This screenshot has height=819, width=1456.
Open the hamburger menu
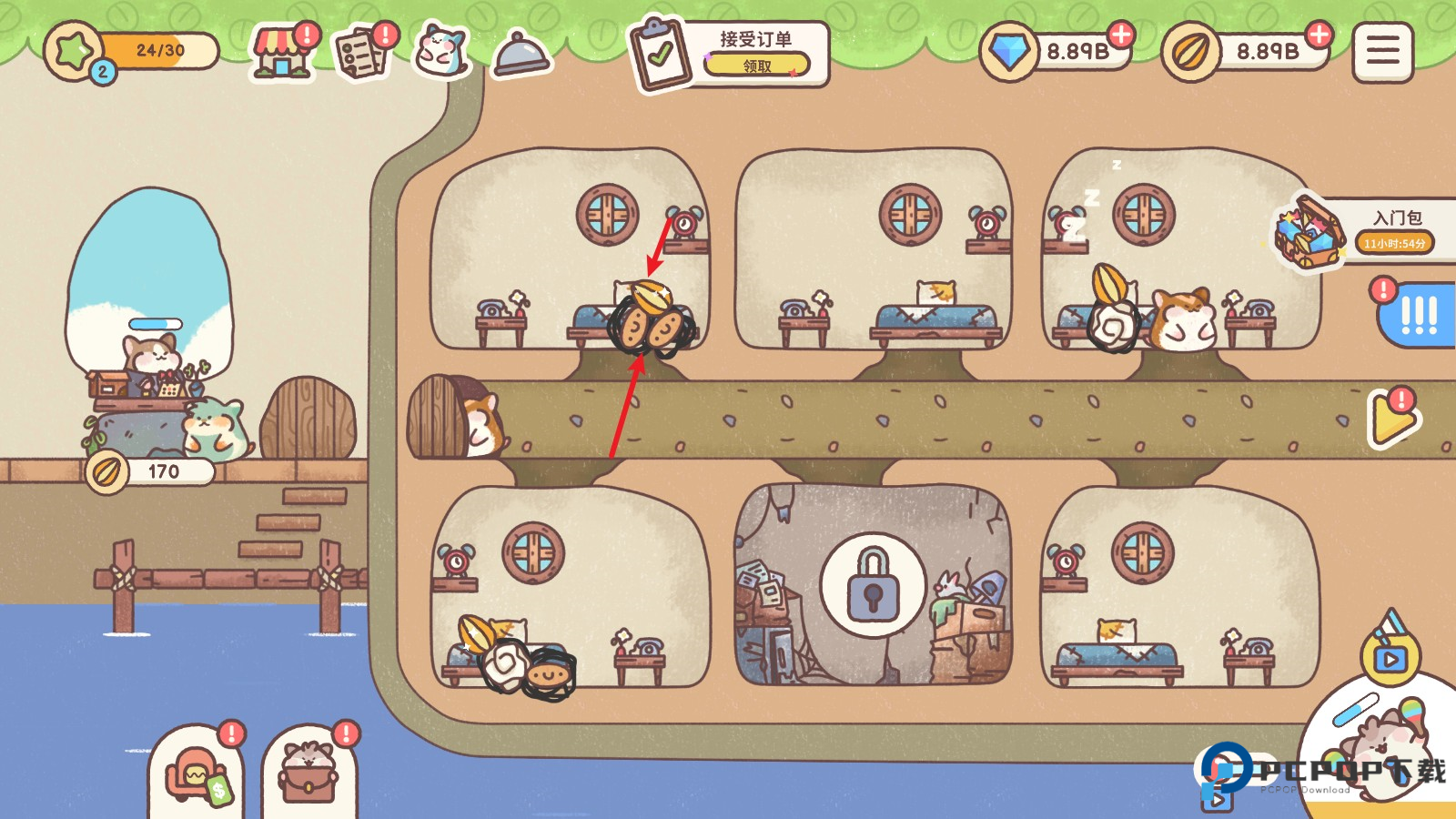click(x=1382, y=52)
